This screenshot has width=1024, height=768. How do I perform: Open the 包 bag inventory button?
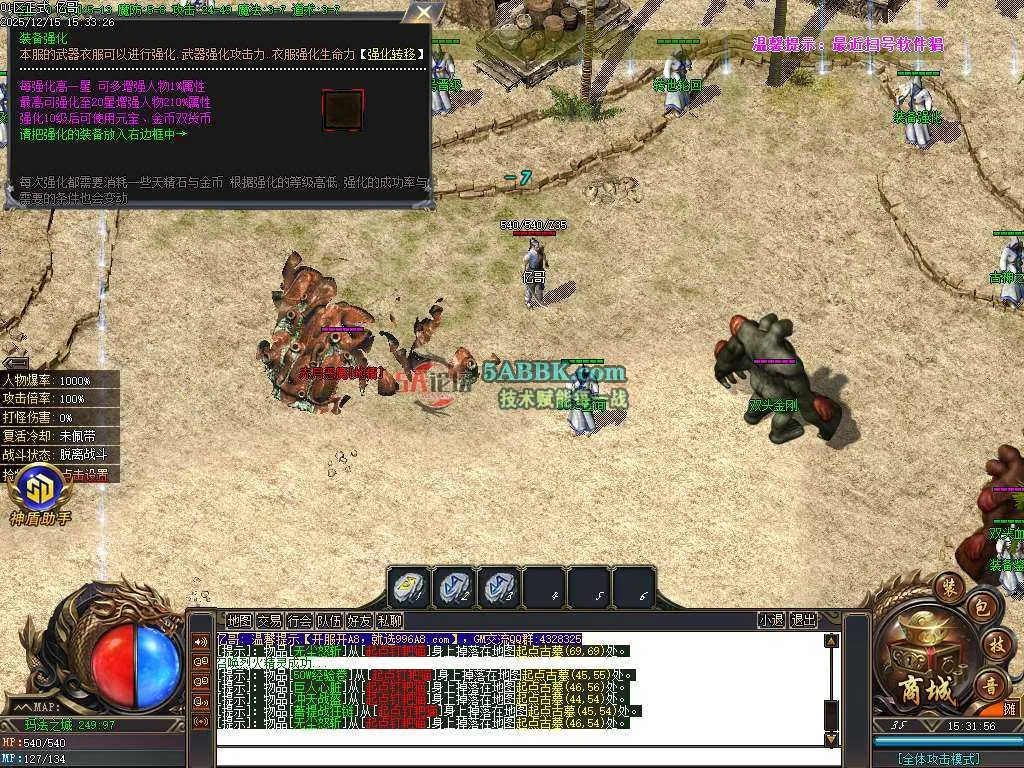coord(982,607)
